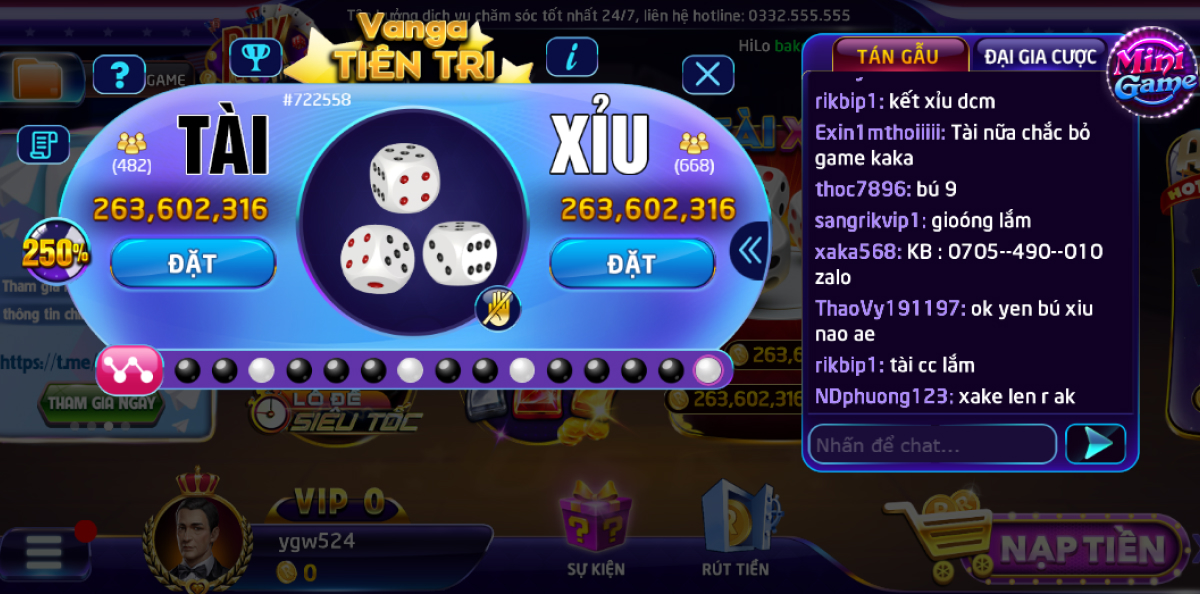Image resolution: width=1200 pixels, height=594 pixels.
Task: Place a bet on Tài with ĐẶT
Action: (x=192, y=263)
